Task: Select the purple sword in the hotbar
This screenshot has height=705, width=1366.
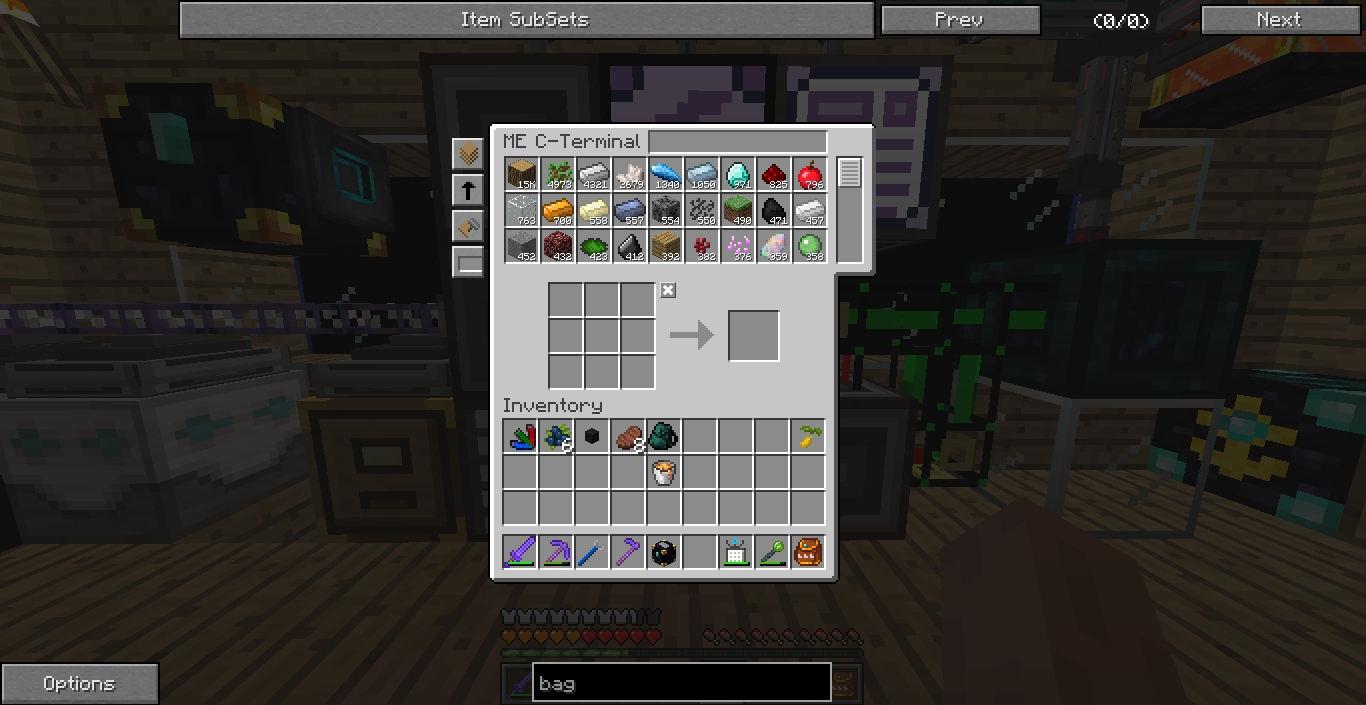Action: click(x=521, y=551)
